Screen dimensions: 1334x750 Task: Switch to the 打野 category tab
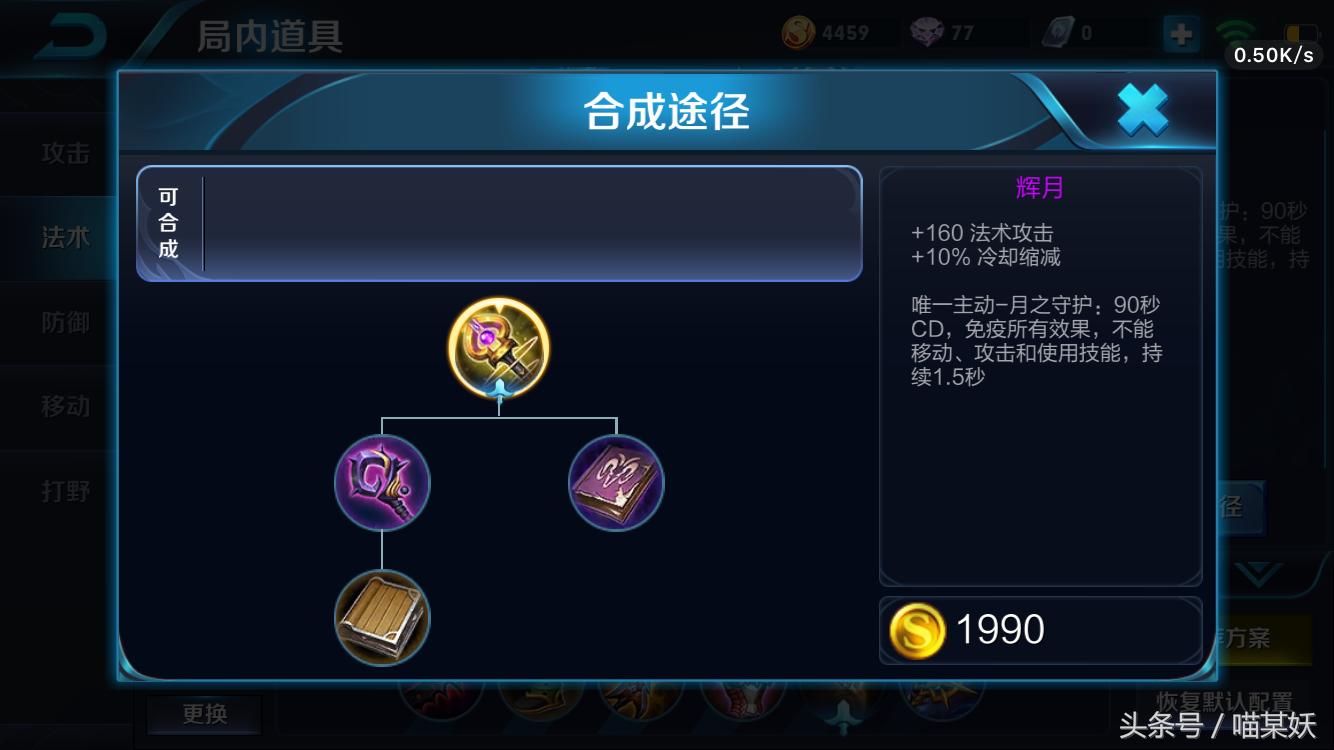pos(65,491)
